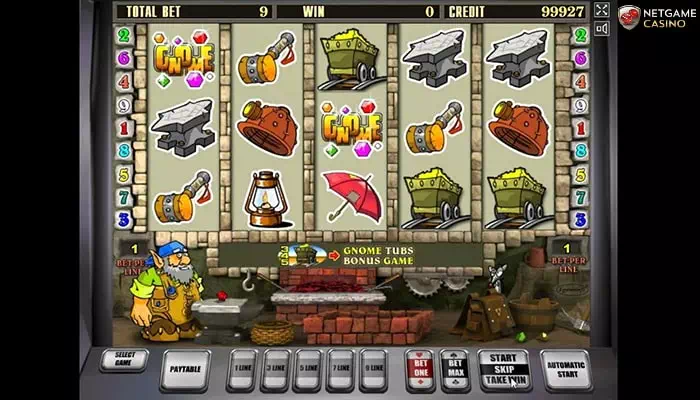Toggle fullscreen with the arrows icon
Image resolution: width=700 pixels, height=400 pixels.
[x=601, y=10]
